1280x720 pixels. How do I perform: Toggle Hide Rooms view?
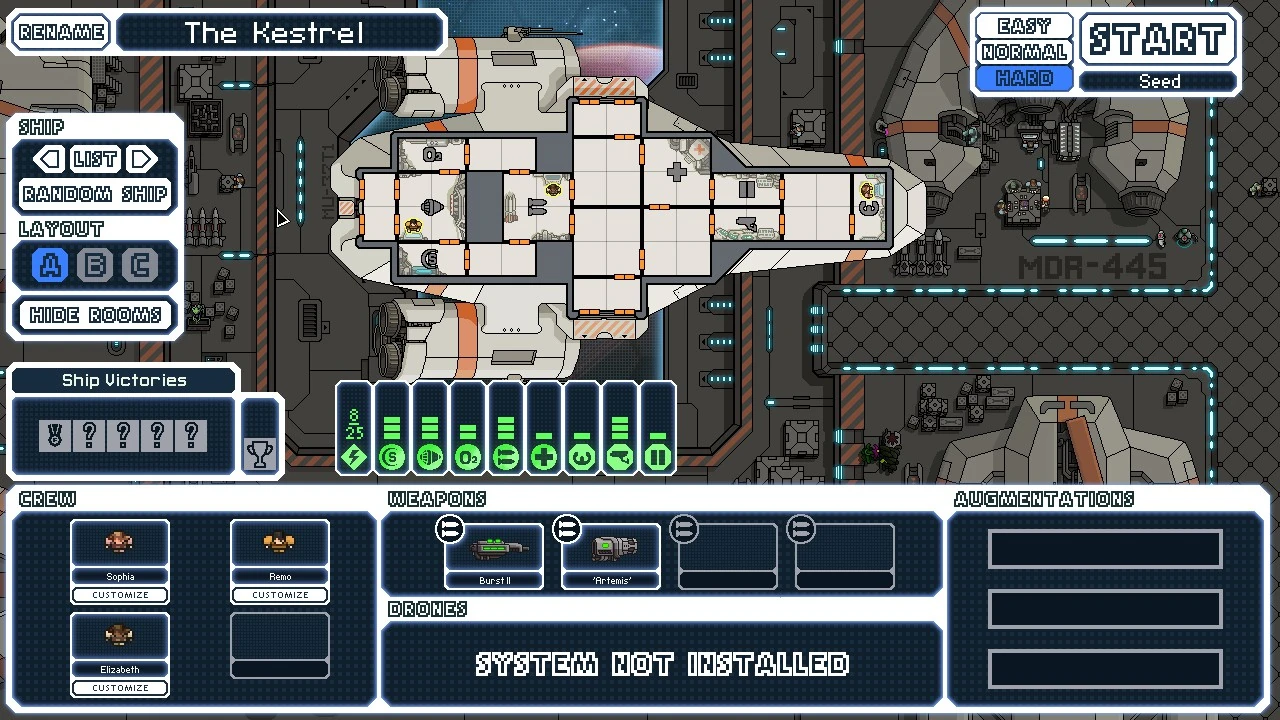[94, 315]
